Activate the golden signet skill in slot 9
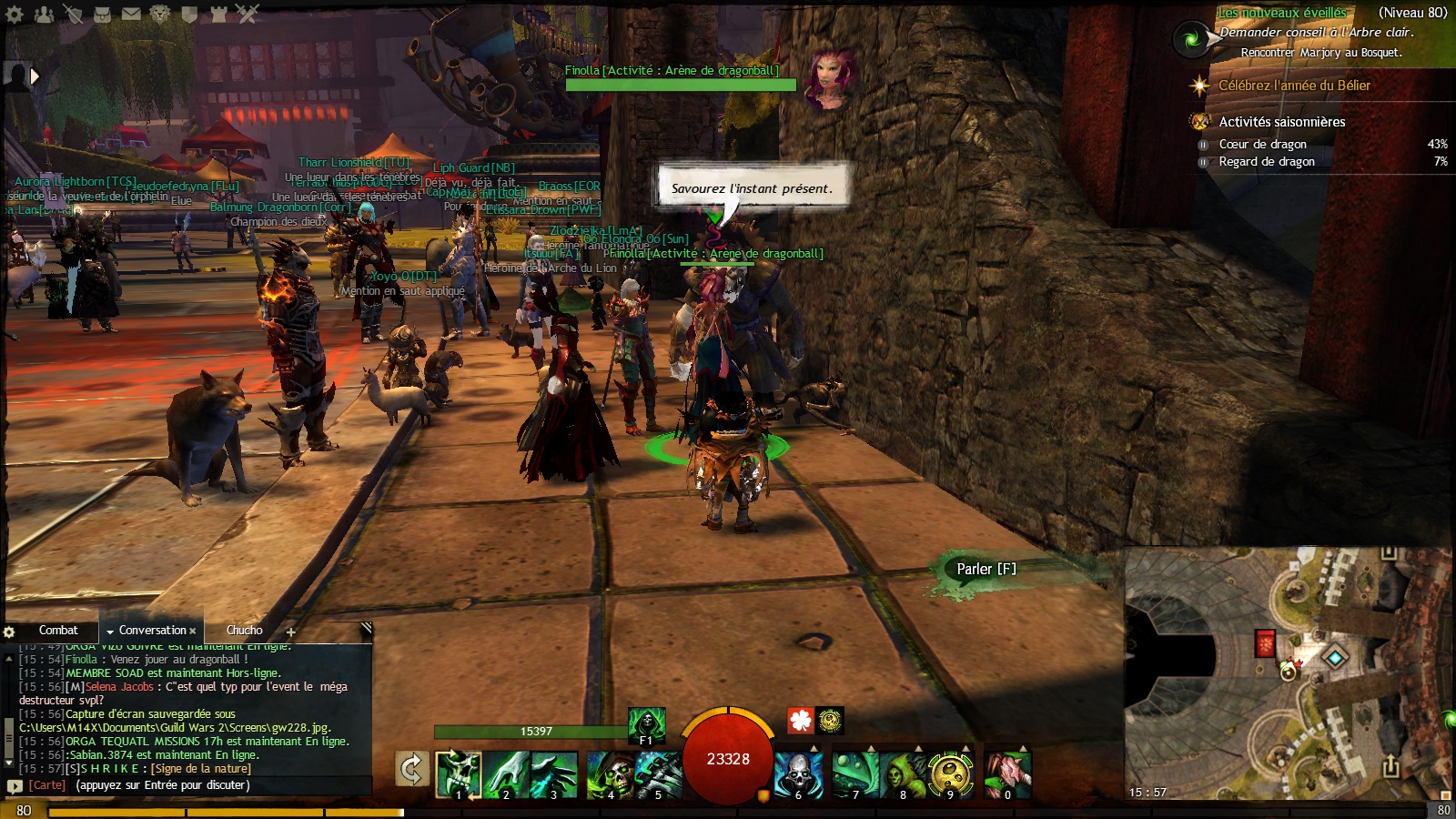 (x=951, y=774)
